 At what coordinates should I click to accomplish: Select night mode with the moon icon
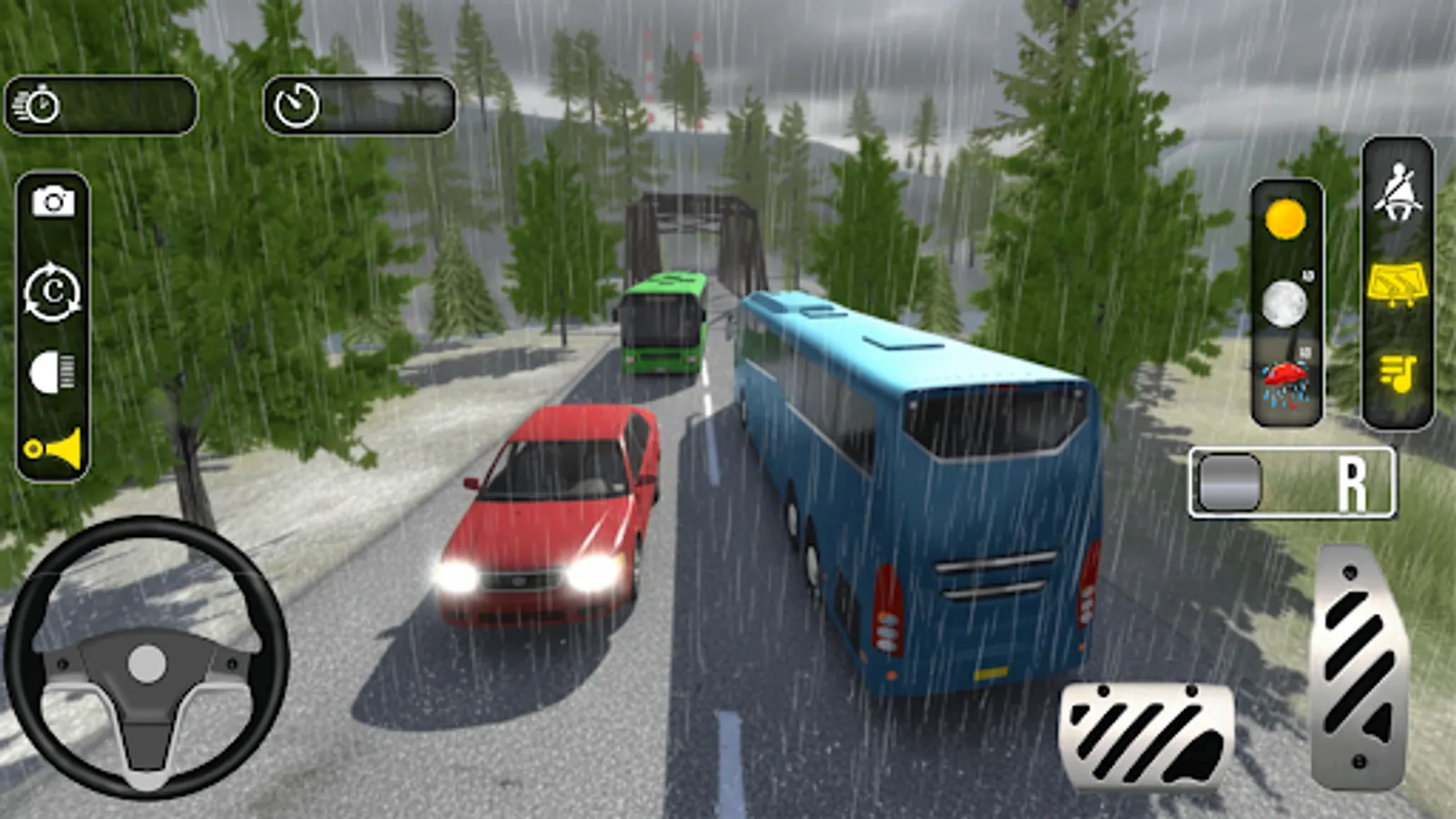pyautogui.click(x=1283, y=300)
